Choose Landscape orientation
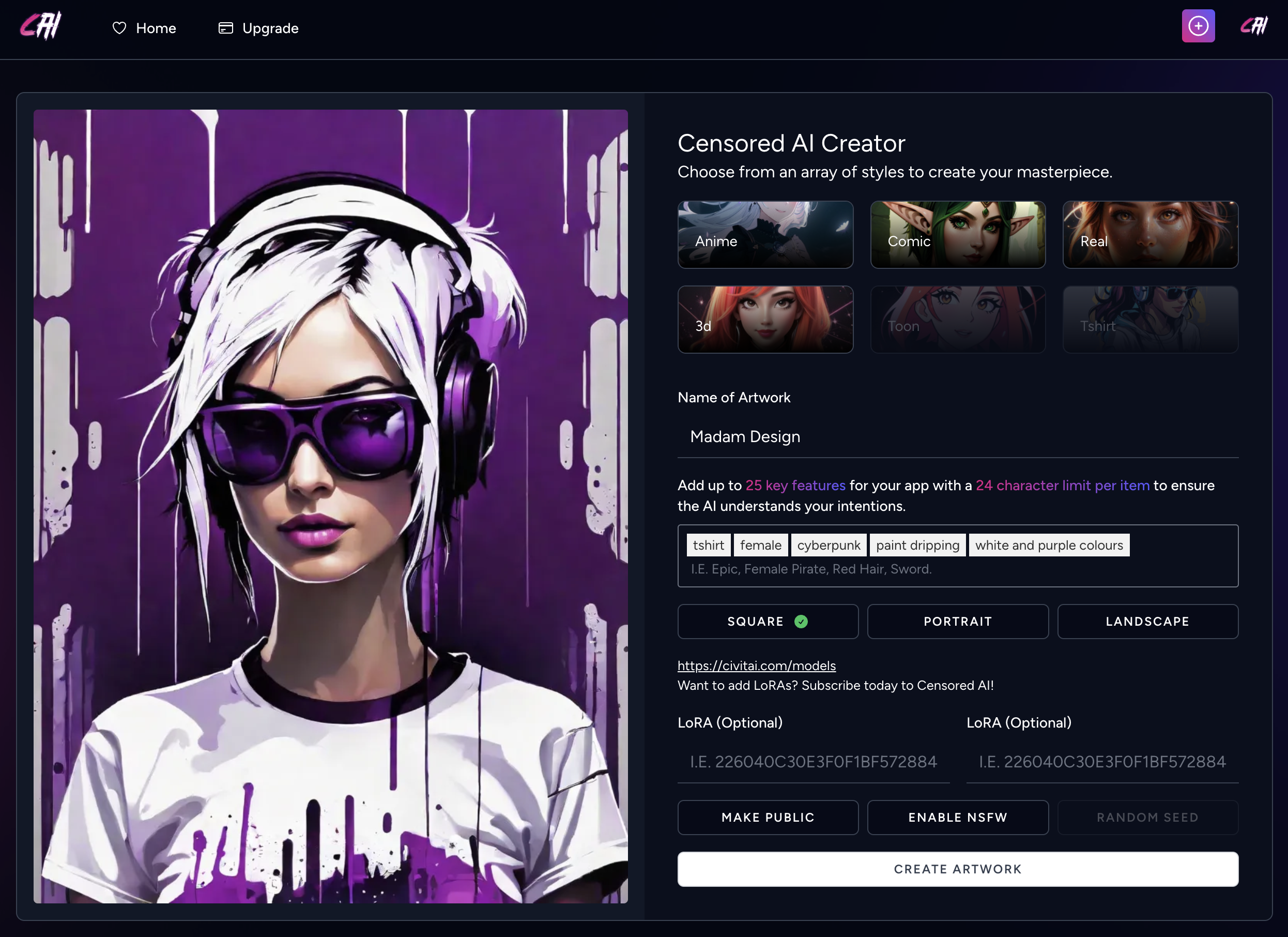This screenshot has width=1288, height=937. click(1147, 622)
